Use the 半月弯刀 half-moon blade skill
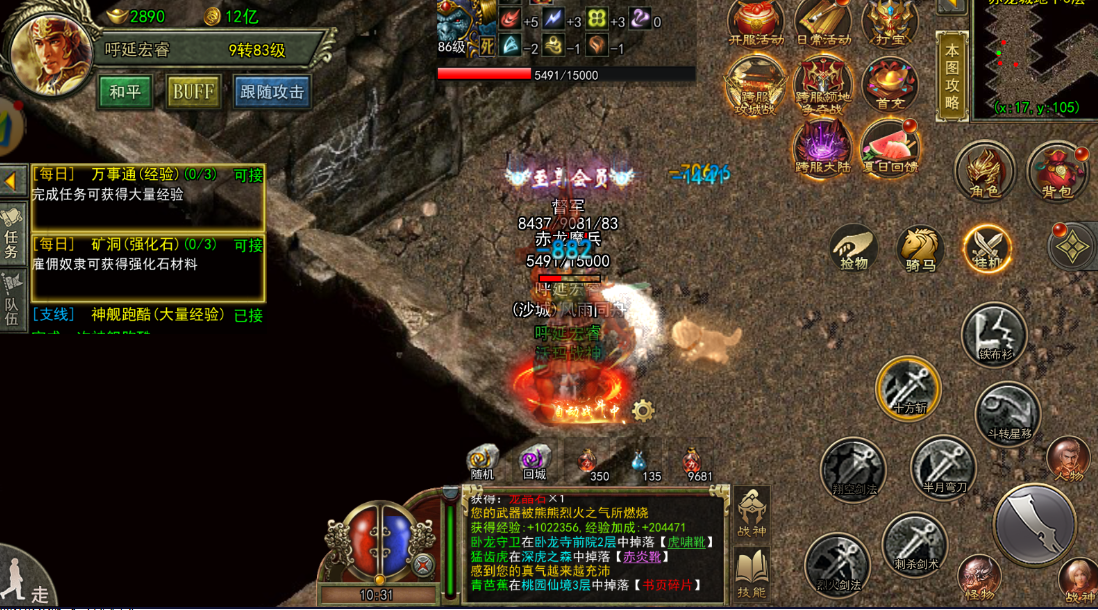Image resolution: width=1098 pixels, height=610 pixels. 942,466
